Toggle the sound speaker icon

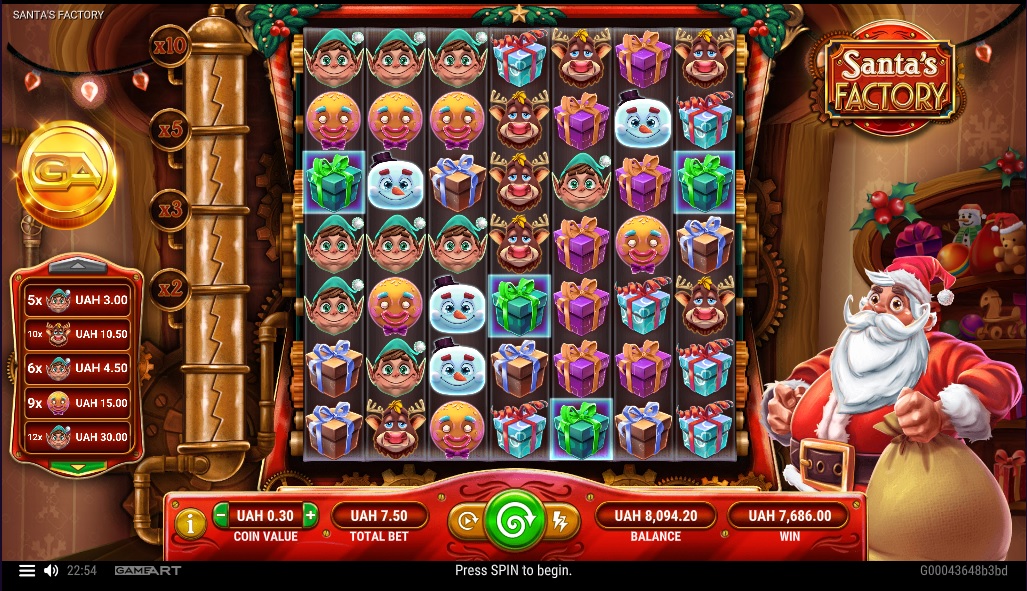pyautogui.click(x=51, y=571)
